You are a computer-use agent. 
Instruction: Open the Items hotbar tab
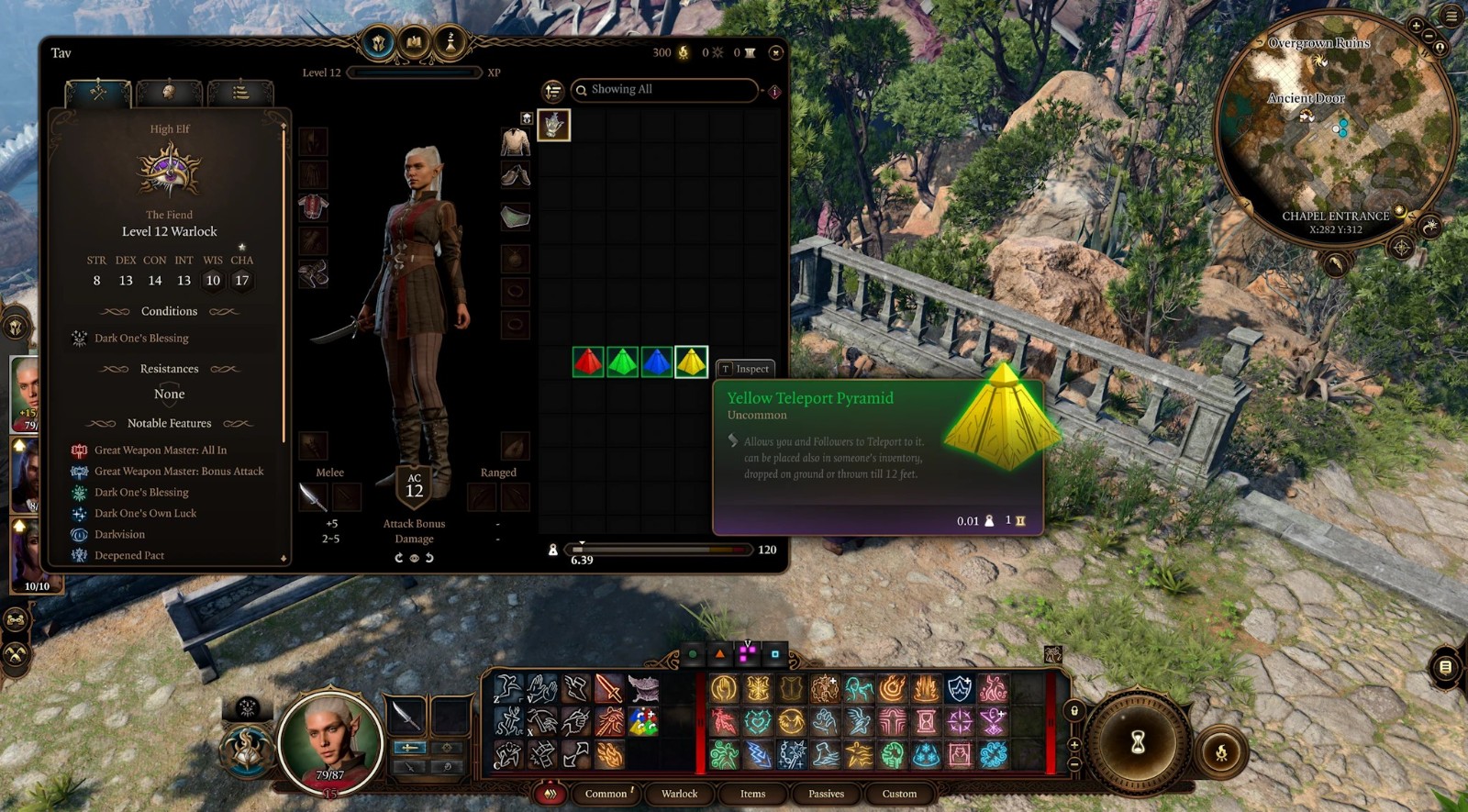pos(752,794)
